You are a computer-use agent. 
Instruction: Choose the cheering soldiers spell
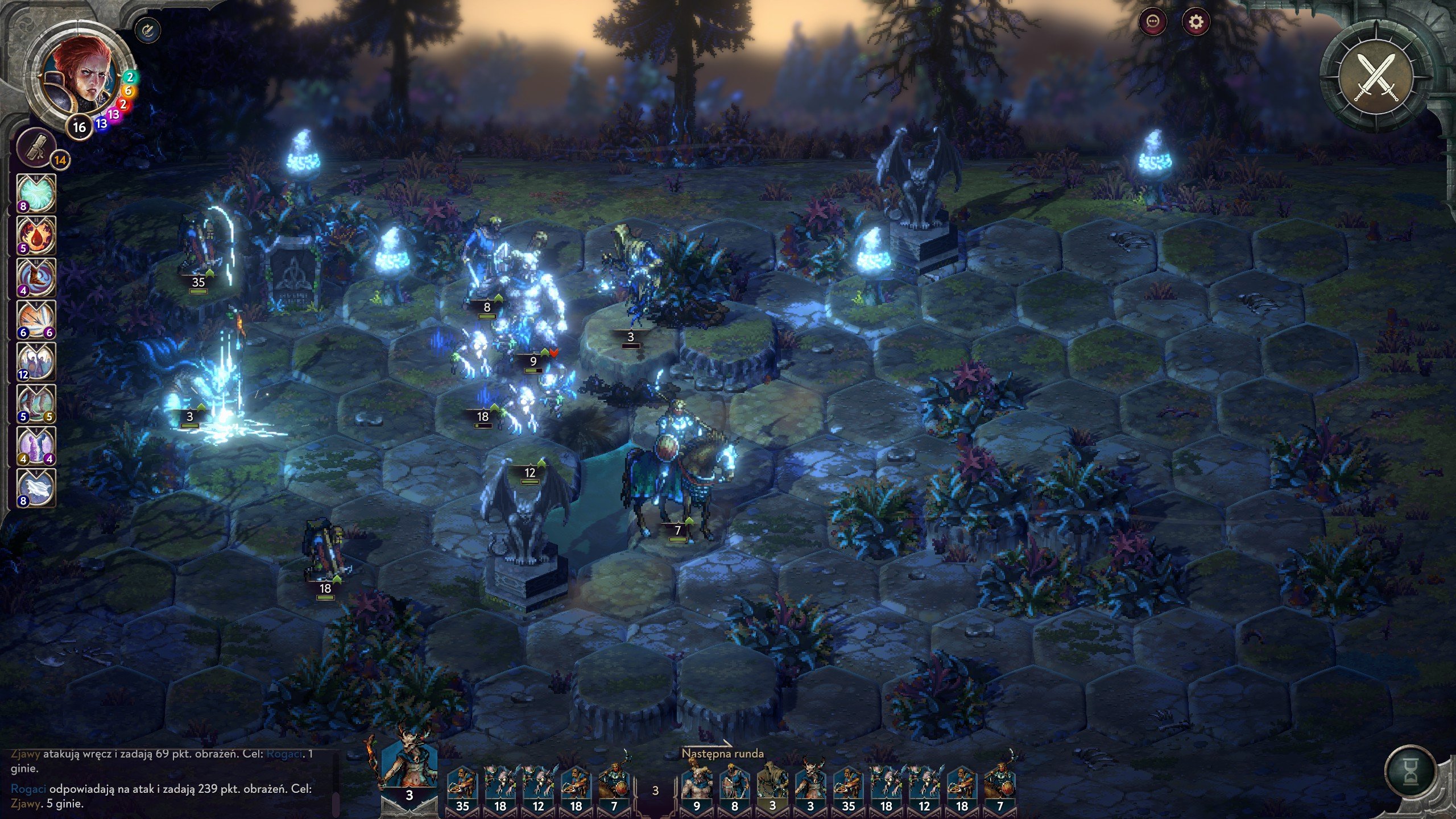[x=36, y=361]
